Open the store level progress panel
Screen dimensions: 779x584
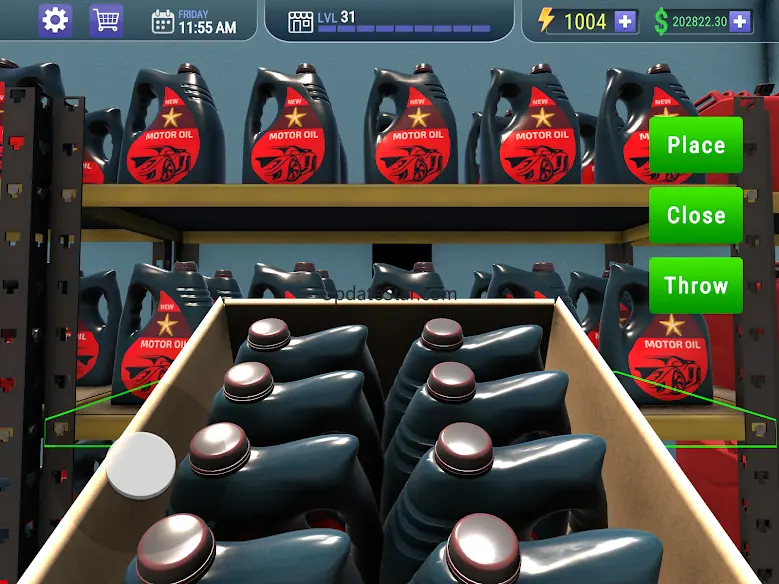click(390, 21)
